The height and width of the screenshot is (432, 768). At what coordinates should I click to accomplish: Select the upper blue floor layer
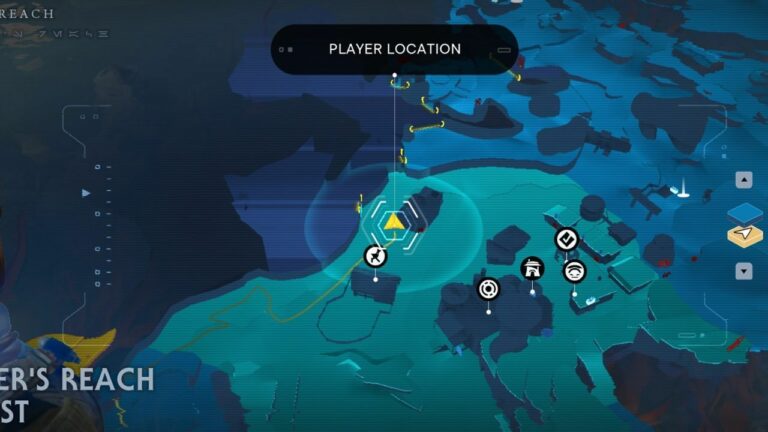744,213
